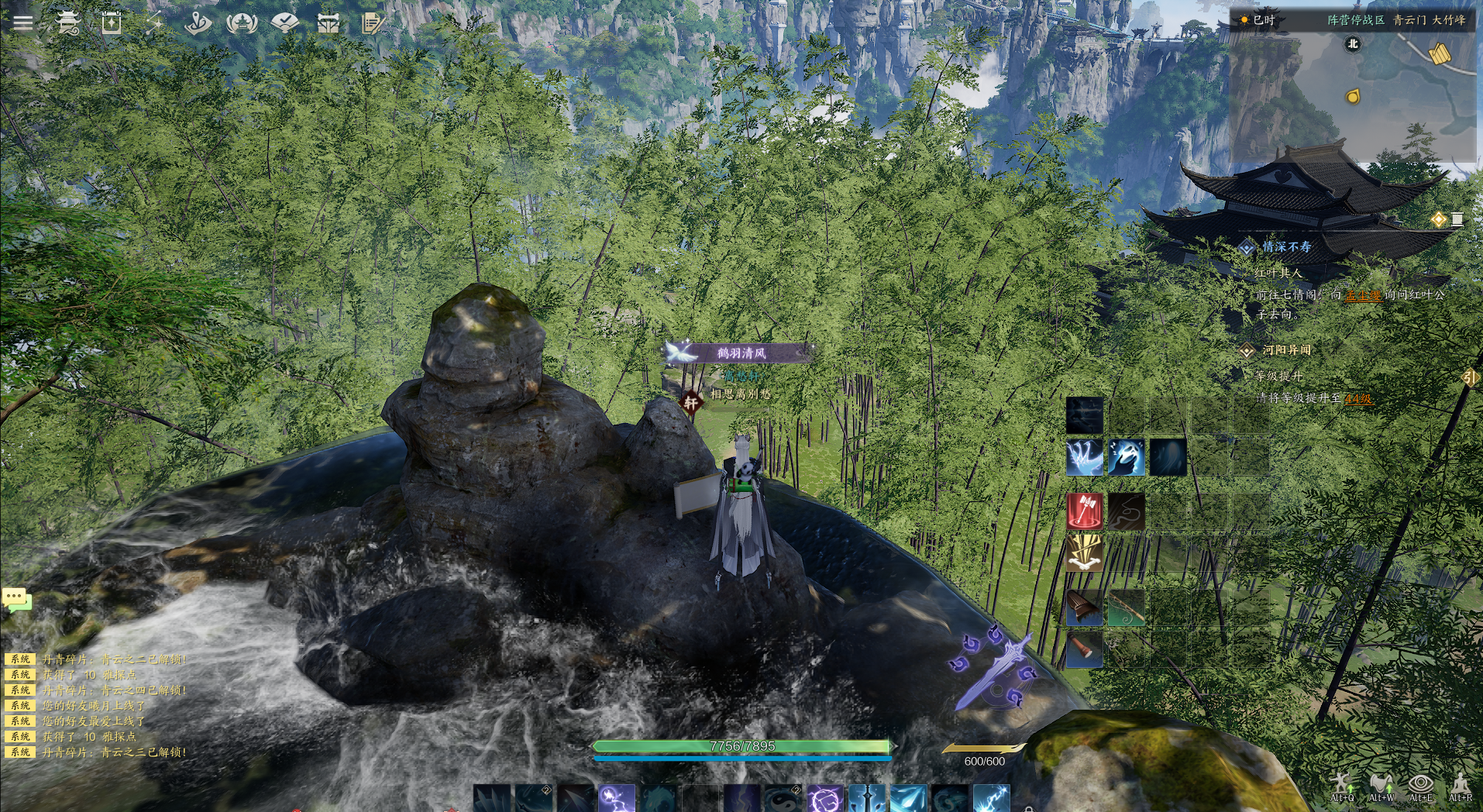Activate the lightning claw skill icon
Image resolution: width=1483 pixels, height=812 pixels.
pyautogui.click(x=1084, y=457)
